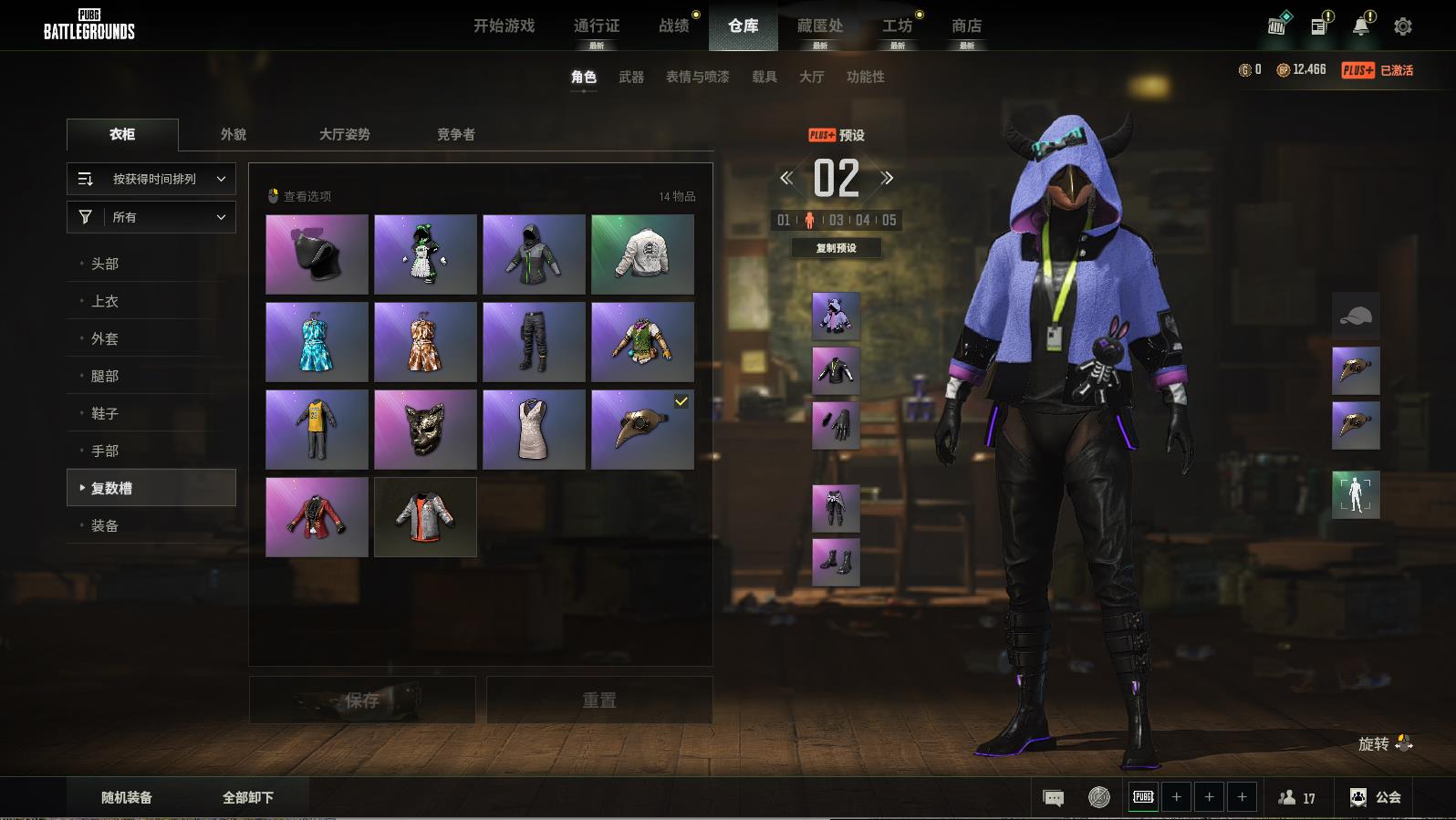Screen dimensions: 1456x820
Task: Open the 公会 guild button
Action: (1376, 797)
